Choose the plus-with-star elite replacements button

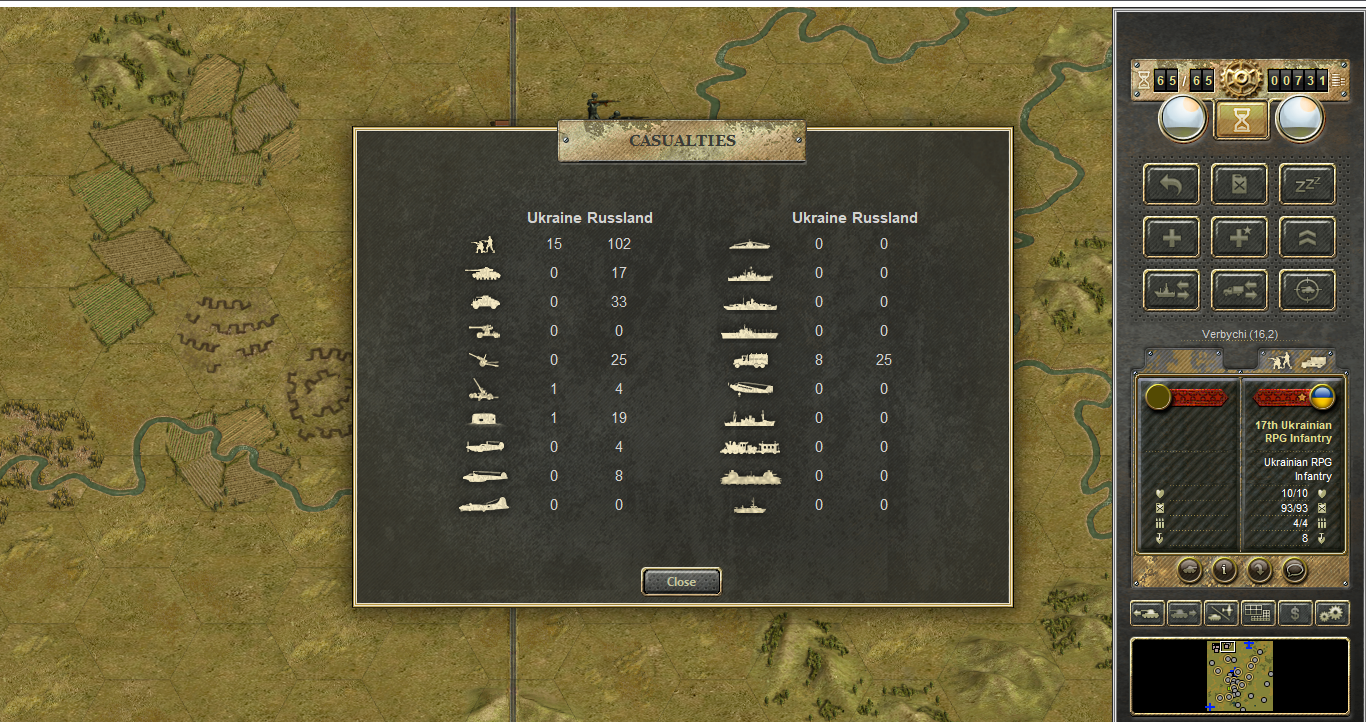[1240, 238]
